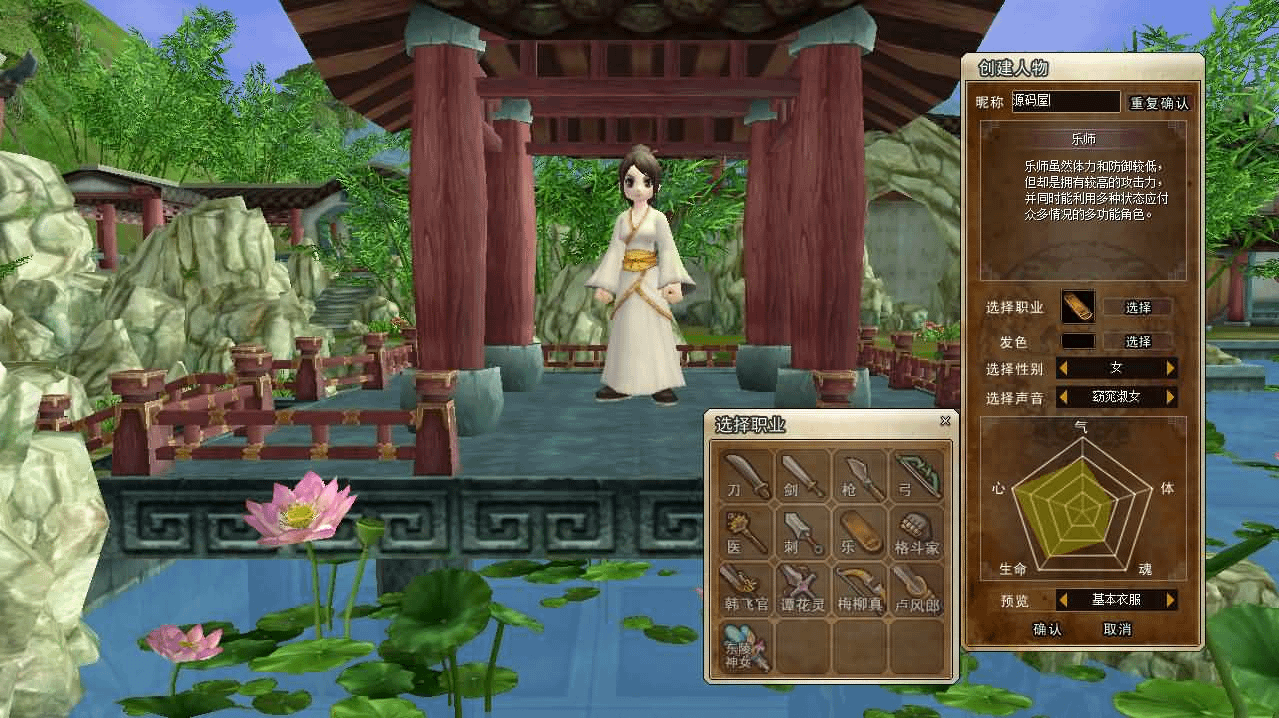Screen dimensions: 1279x718
Task: Pick the 格斗家 fighter class icon
Action: (917, 531)
